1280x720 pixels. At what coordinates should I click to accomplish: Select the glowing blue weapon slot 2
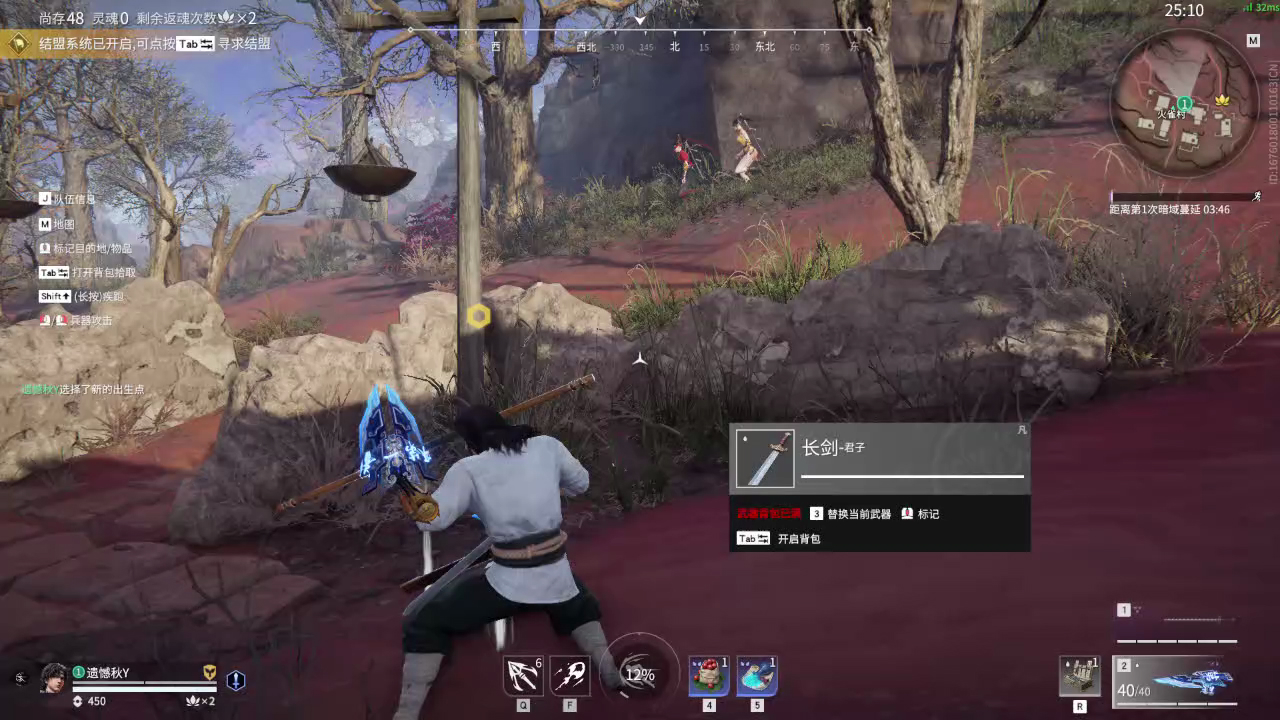pyautogui.click(x=1176, y=680)
